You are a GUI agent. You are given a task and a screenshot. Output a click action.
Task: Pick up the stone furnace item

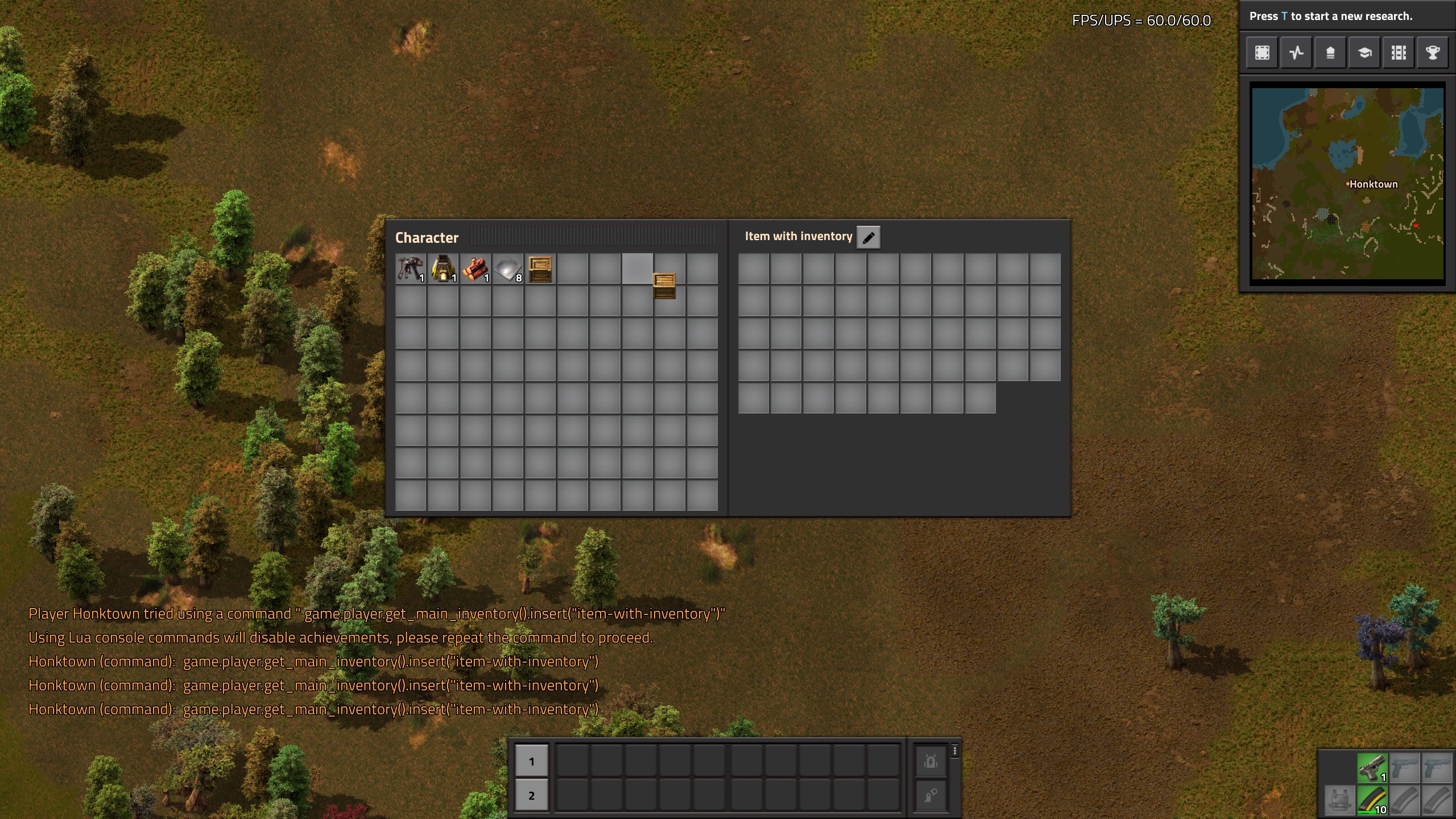(442, 269)
